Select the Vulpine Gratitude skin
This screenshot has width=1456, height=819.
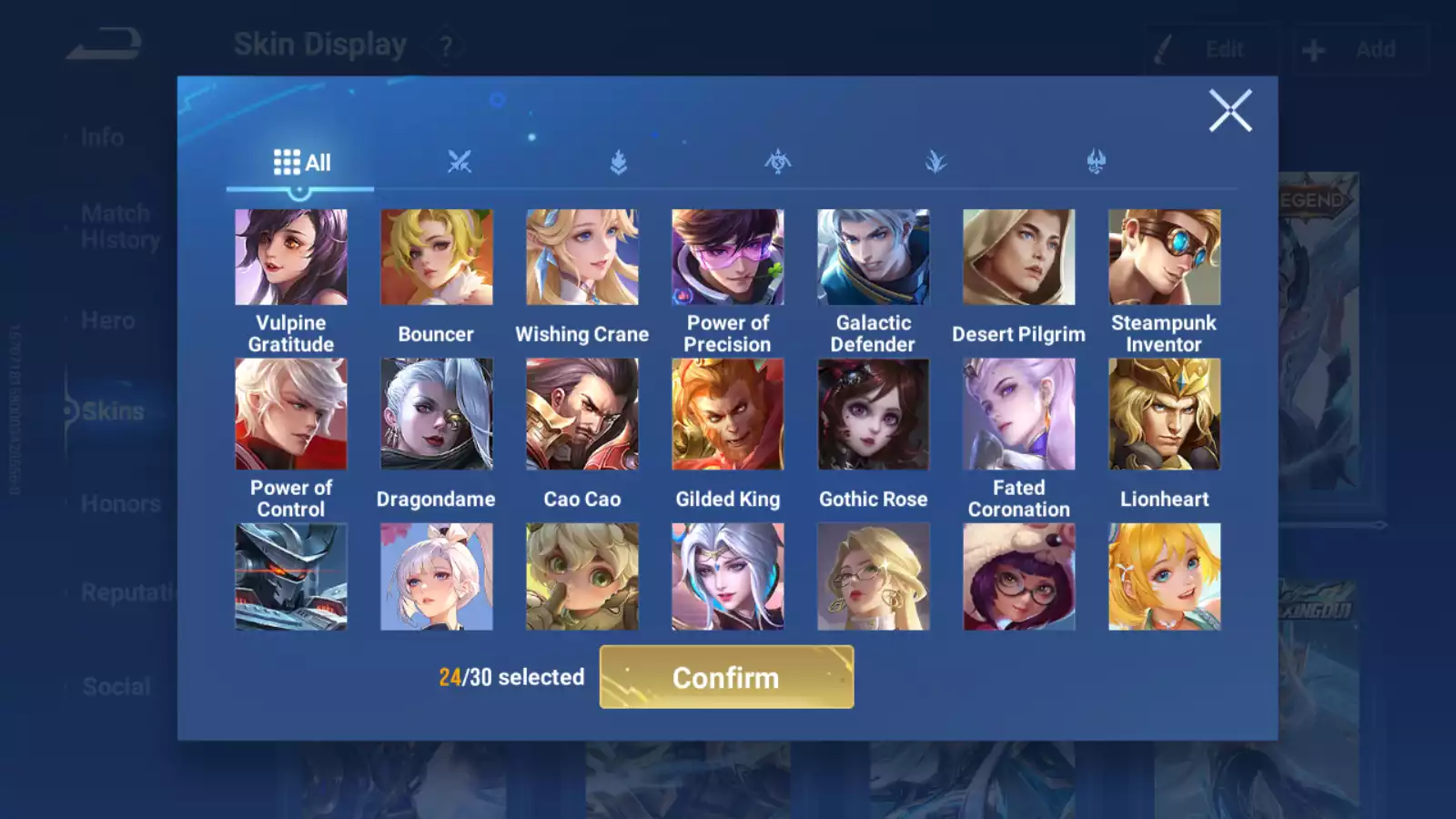(291, 258)
